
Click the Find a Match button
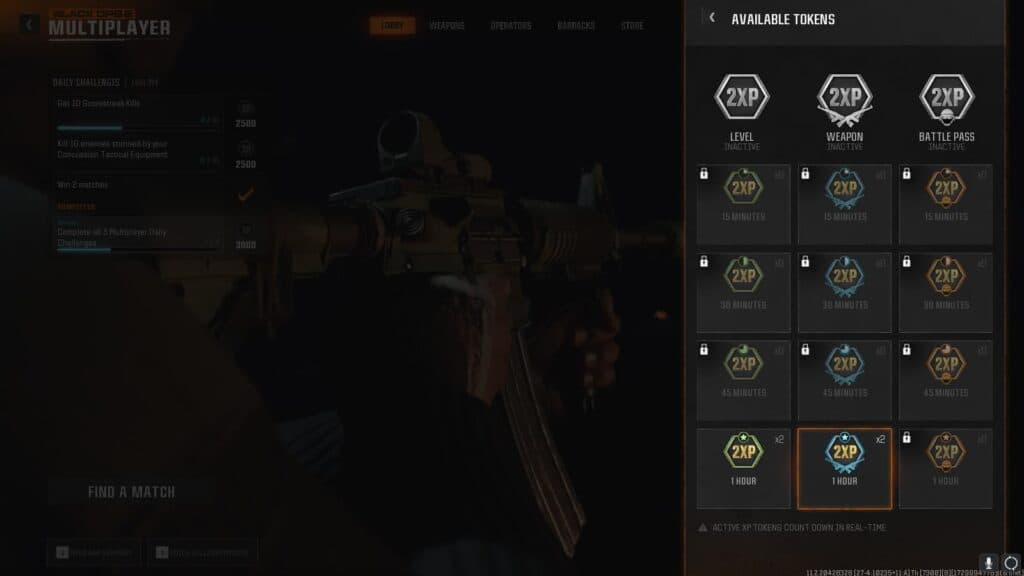pyautogui.click(x=131, y=492)
